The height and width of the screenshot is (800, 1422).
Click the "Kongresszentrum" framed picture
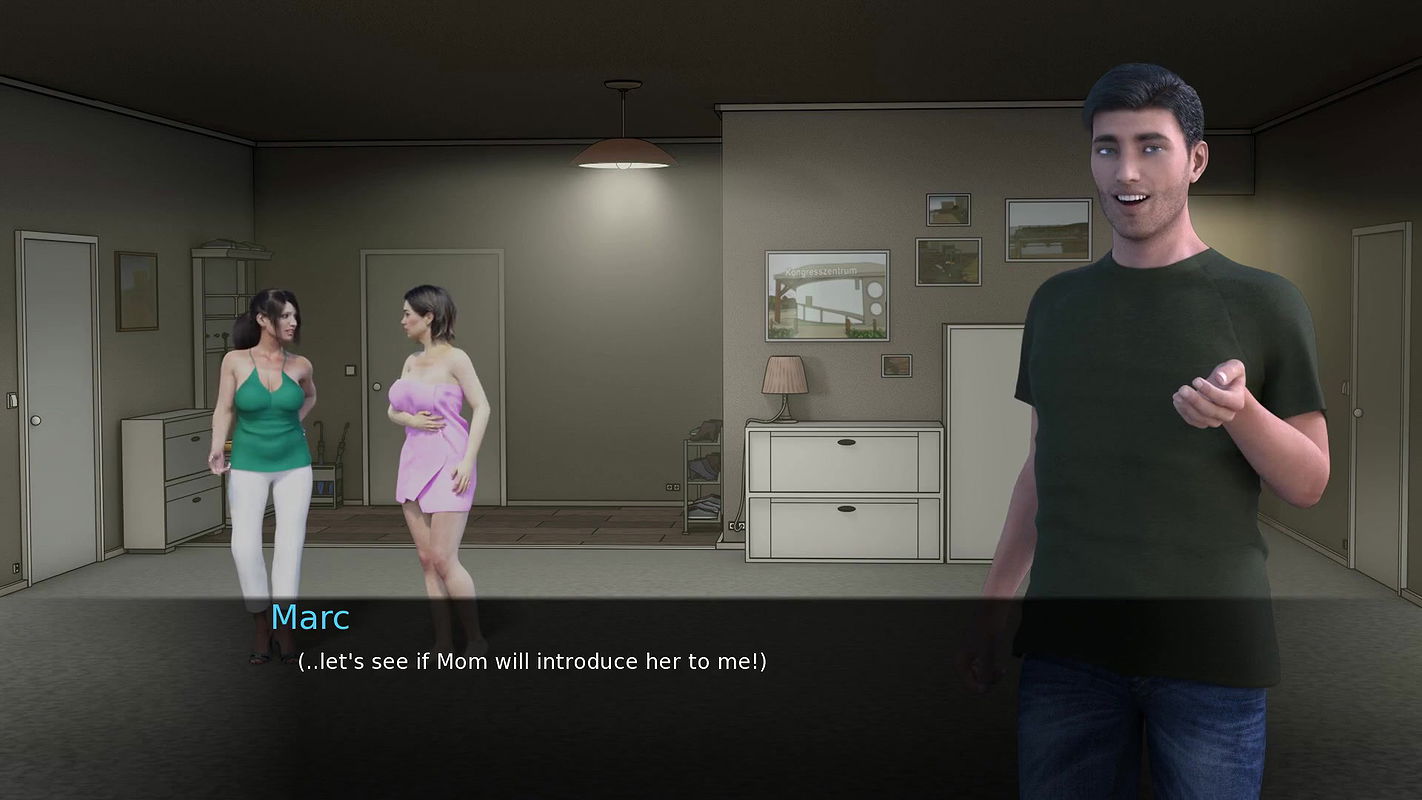point(827,293)
